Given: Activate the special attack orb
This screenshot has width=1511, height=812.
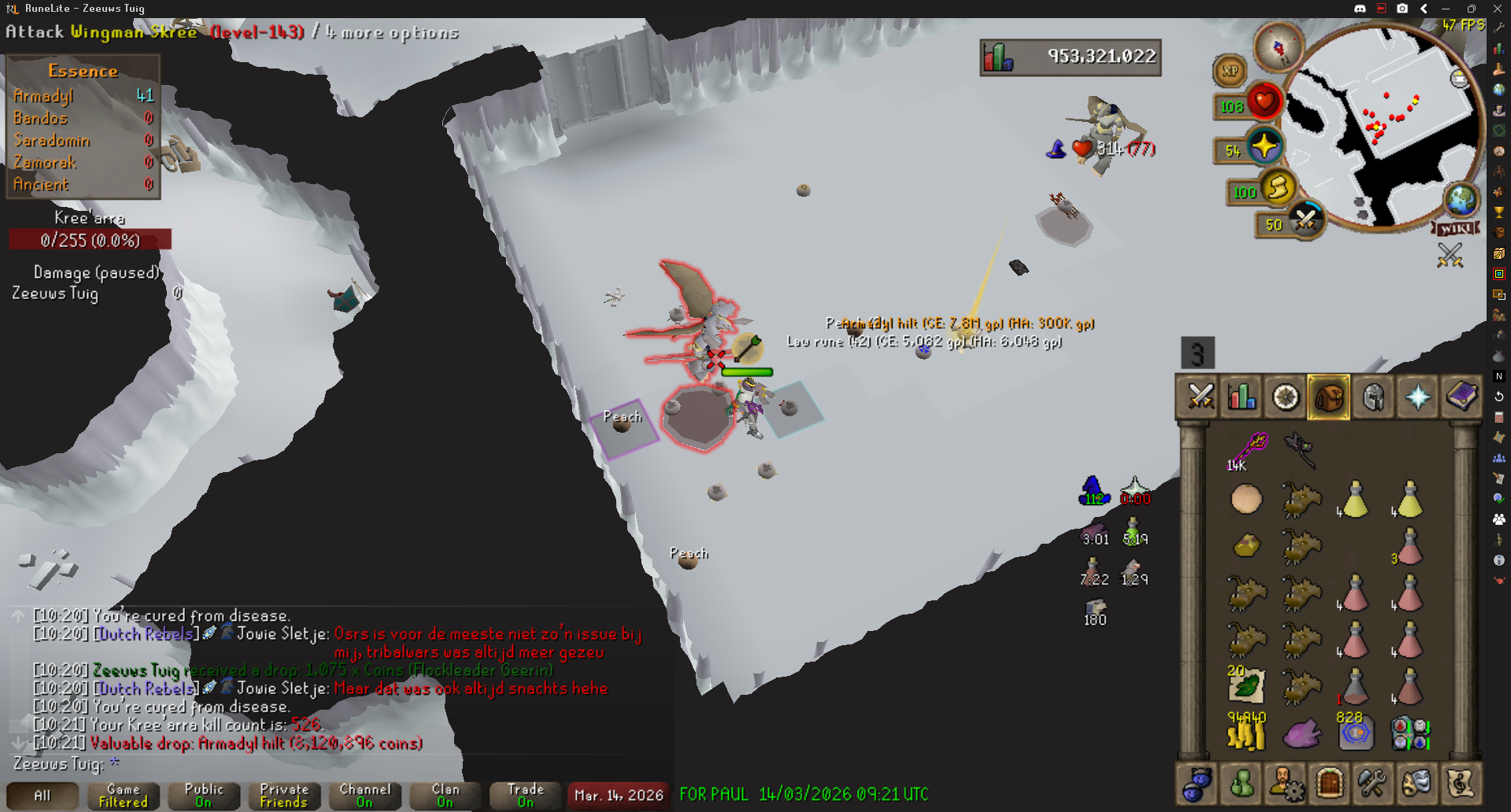Looking at the screenshot, I should pos(1306,220).
